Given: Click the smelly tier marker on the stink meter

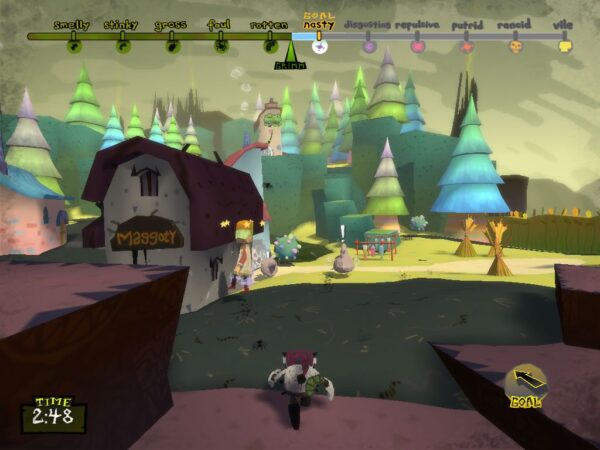Looking at the screenshot, I should click(73, 45).
